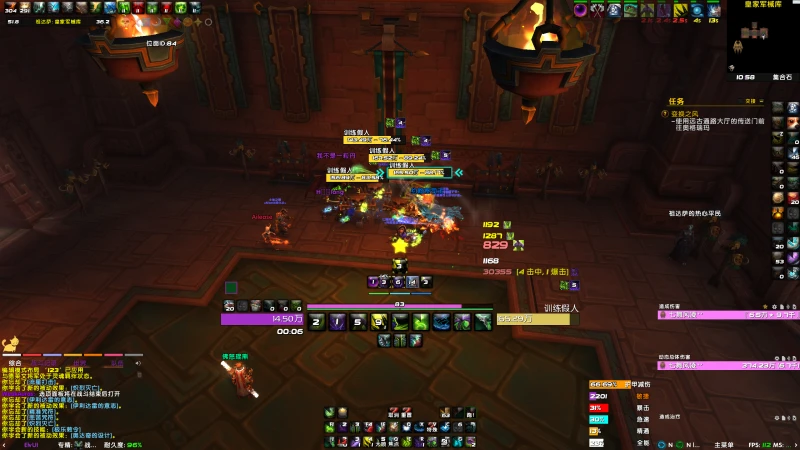This screenshot has width=800, height=450.
Task: Click the 综合 chat tab
Action: click(x=15, y=362)
